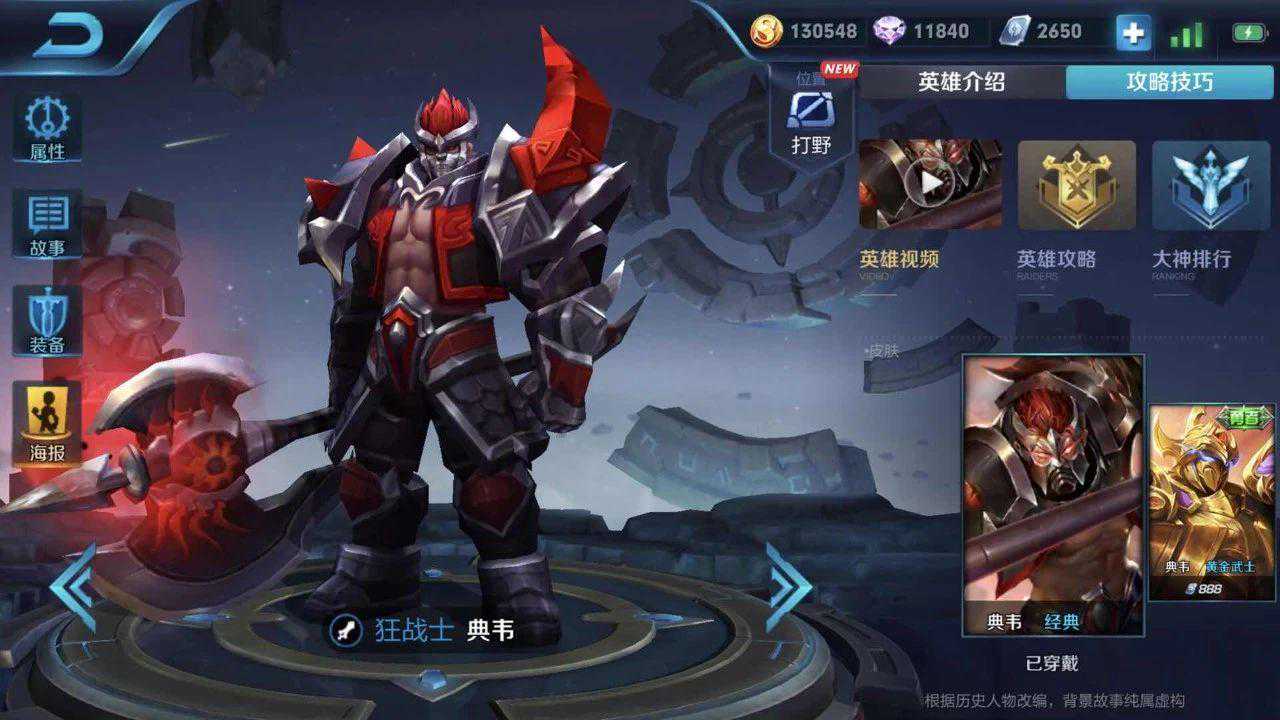Click the blue plus recharge button

pos(1131,31)
